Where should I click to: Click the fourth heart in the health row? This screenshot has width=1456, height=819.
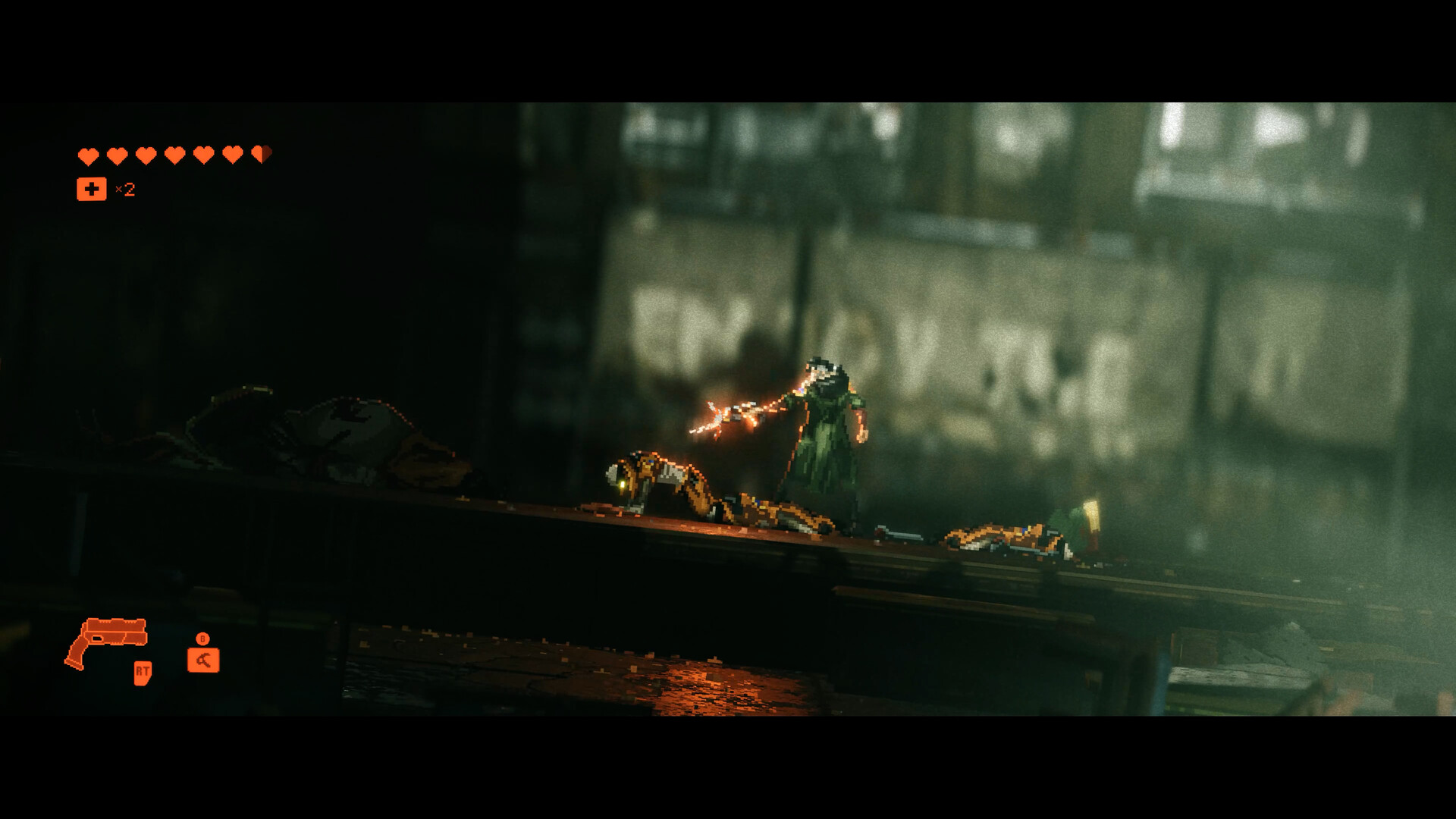(x=174, y=154)
